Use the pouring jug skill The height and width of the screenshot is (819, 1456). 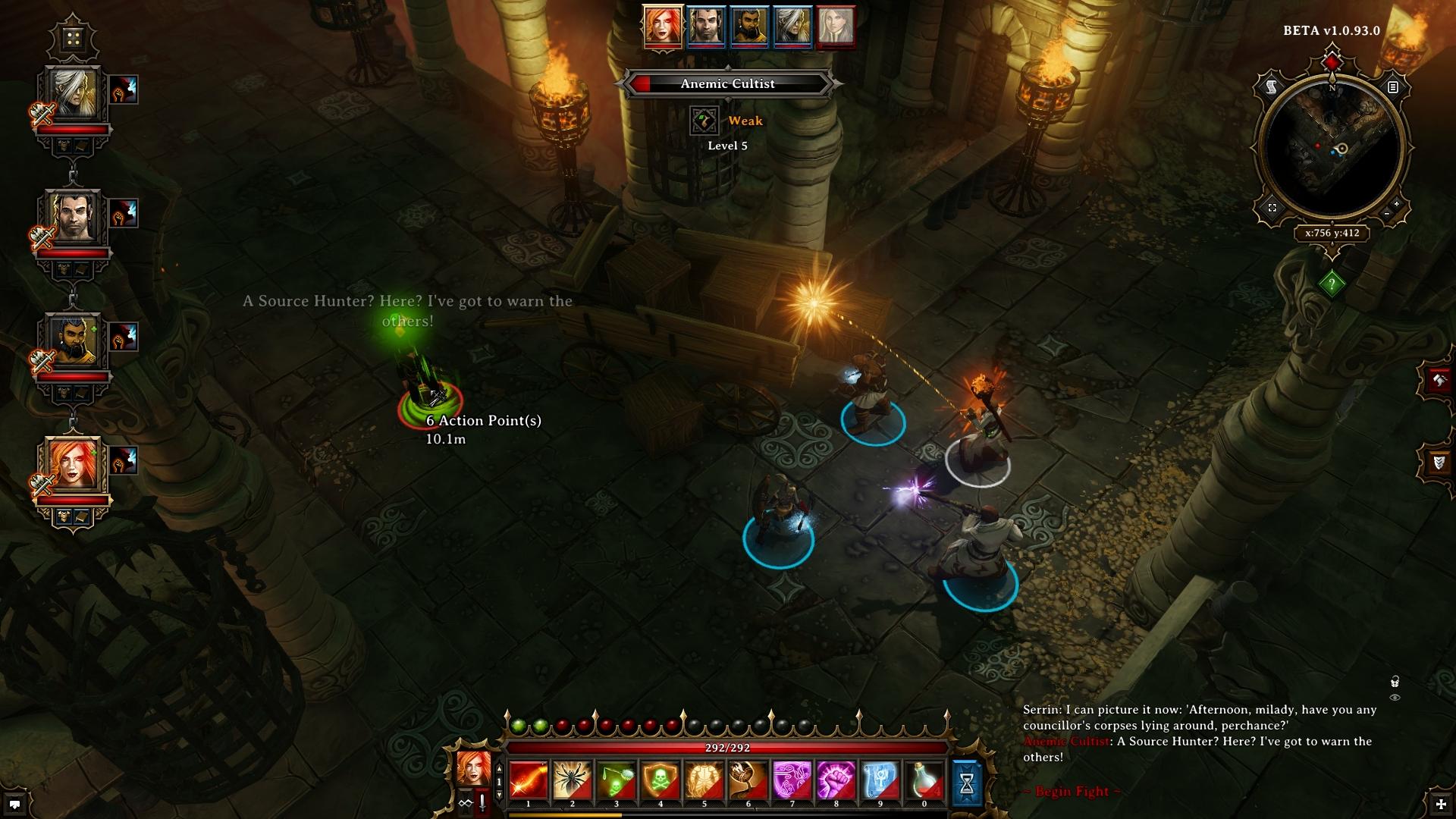click(748, 780)
